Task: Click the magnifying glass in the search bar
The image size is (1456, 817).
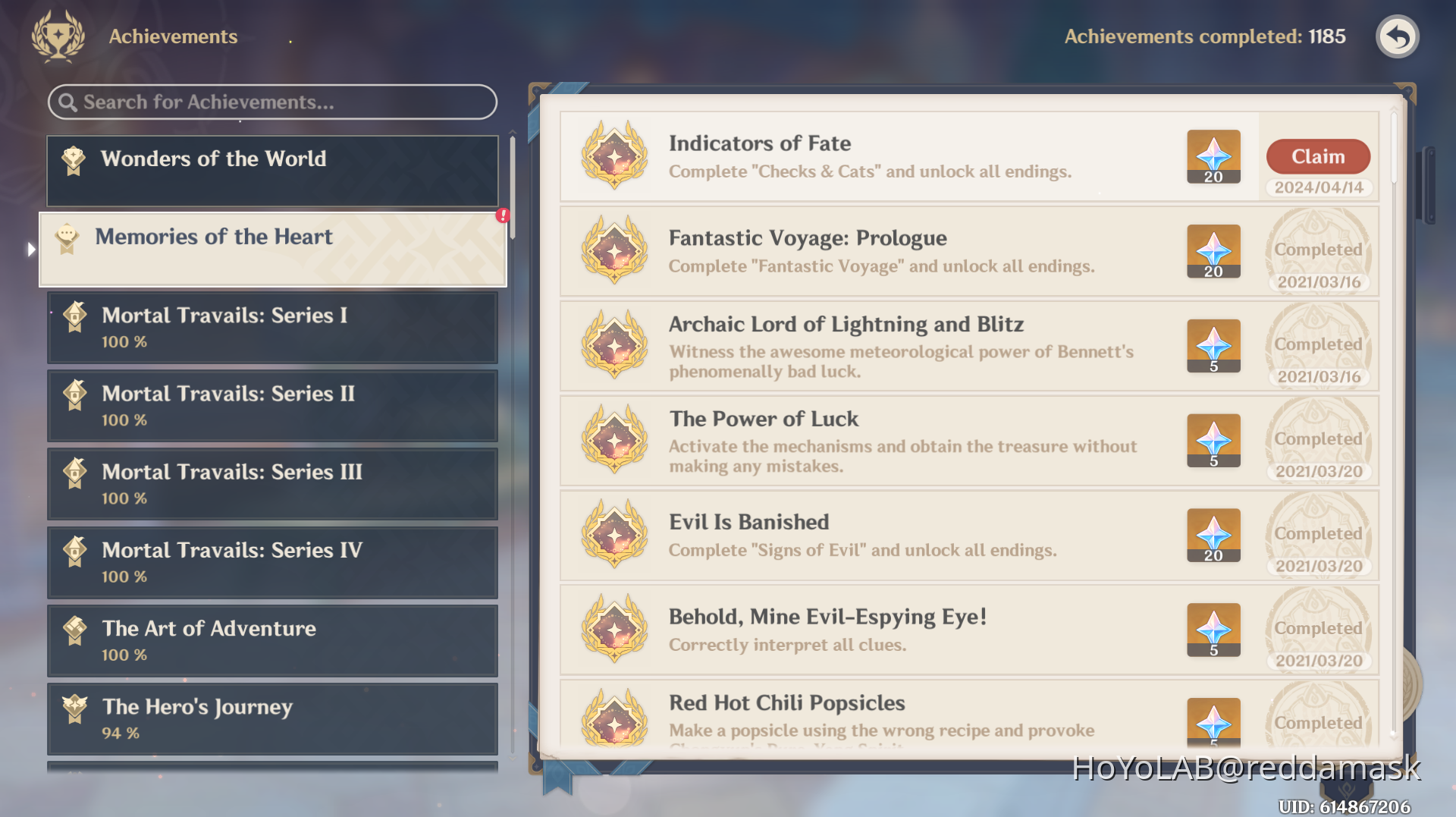Action: coord(69,102)
